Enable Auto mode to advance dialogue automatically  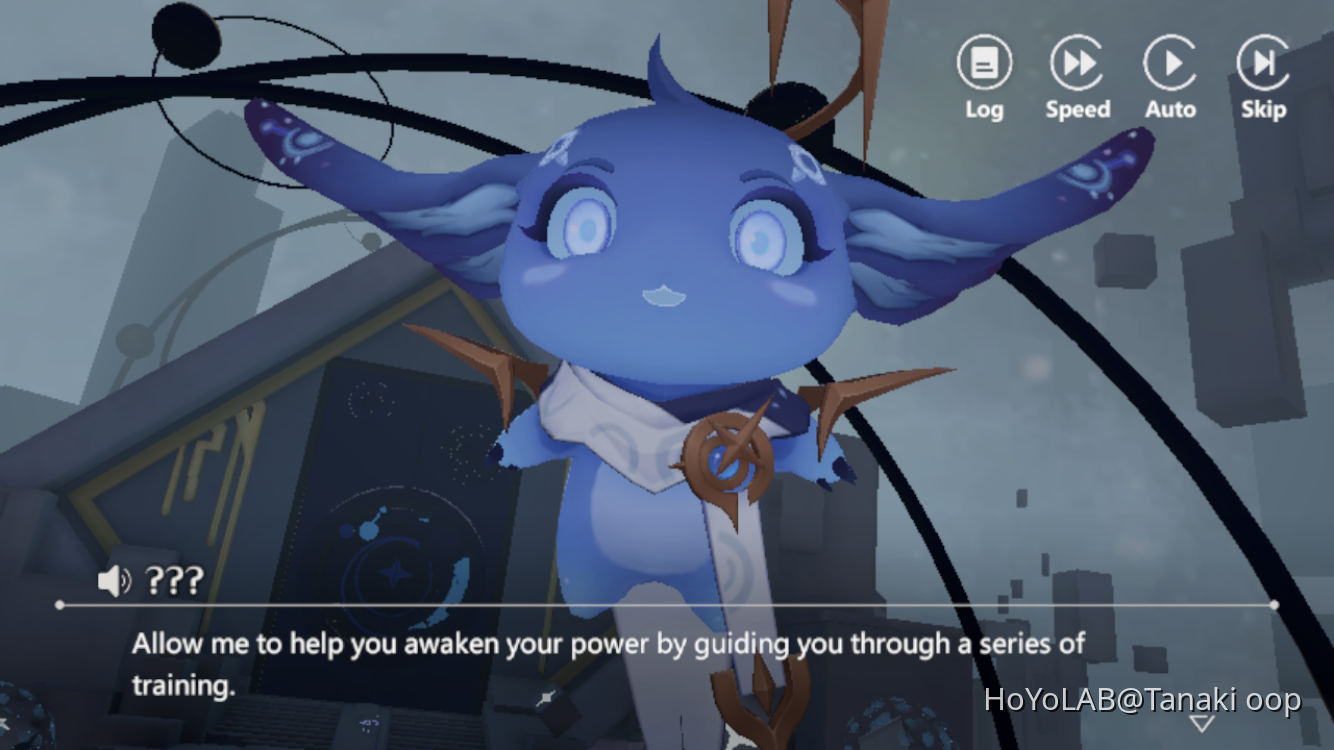1170,62
